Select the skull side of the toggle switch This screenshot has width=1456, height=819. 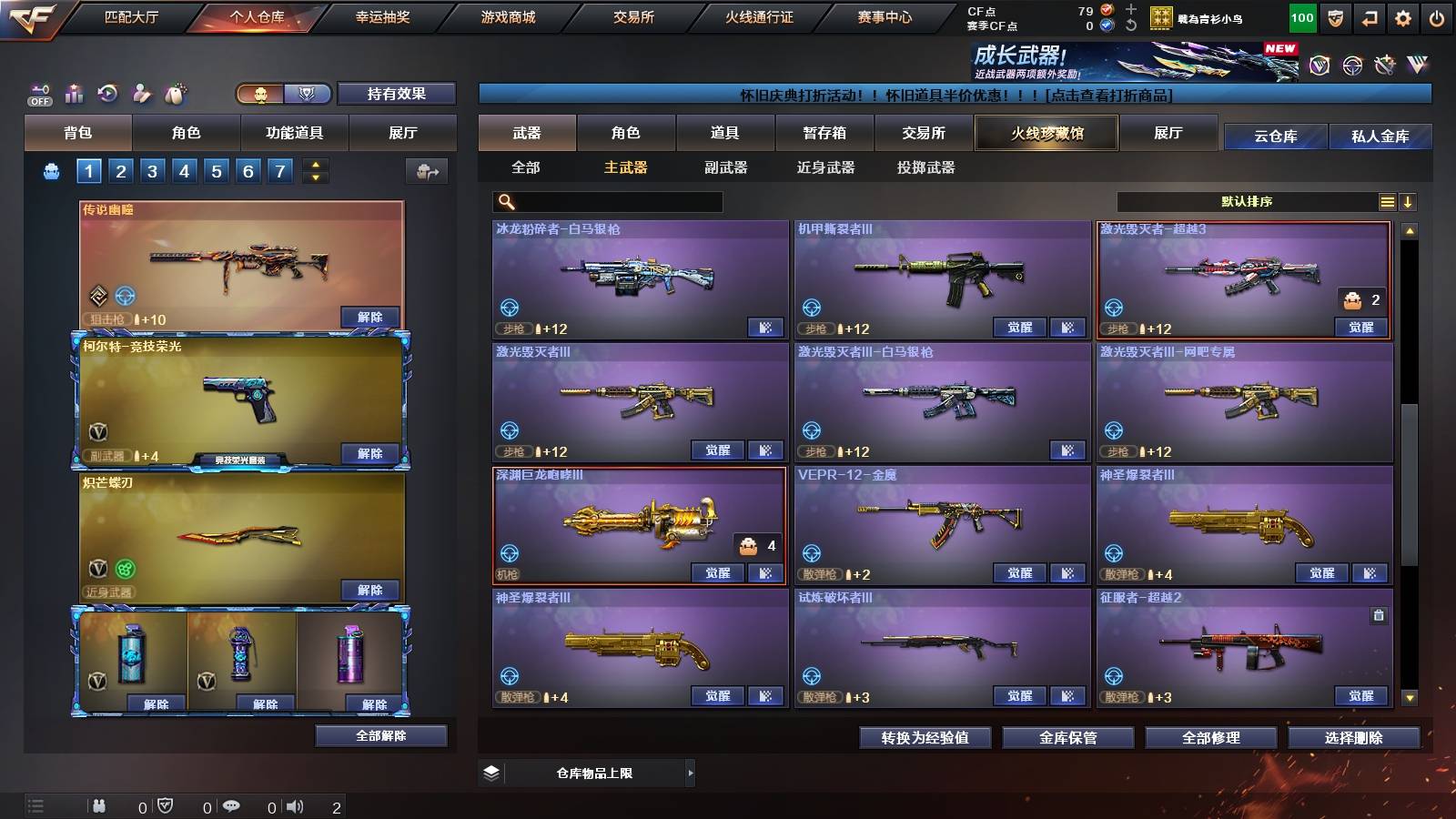[x=259, y=94]
